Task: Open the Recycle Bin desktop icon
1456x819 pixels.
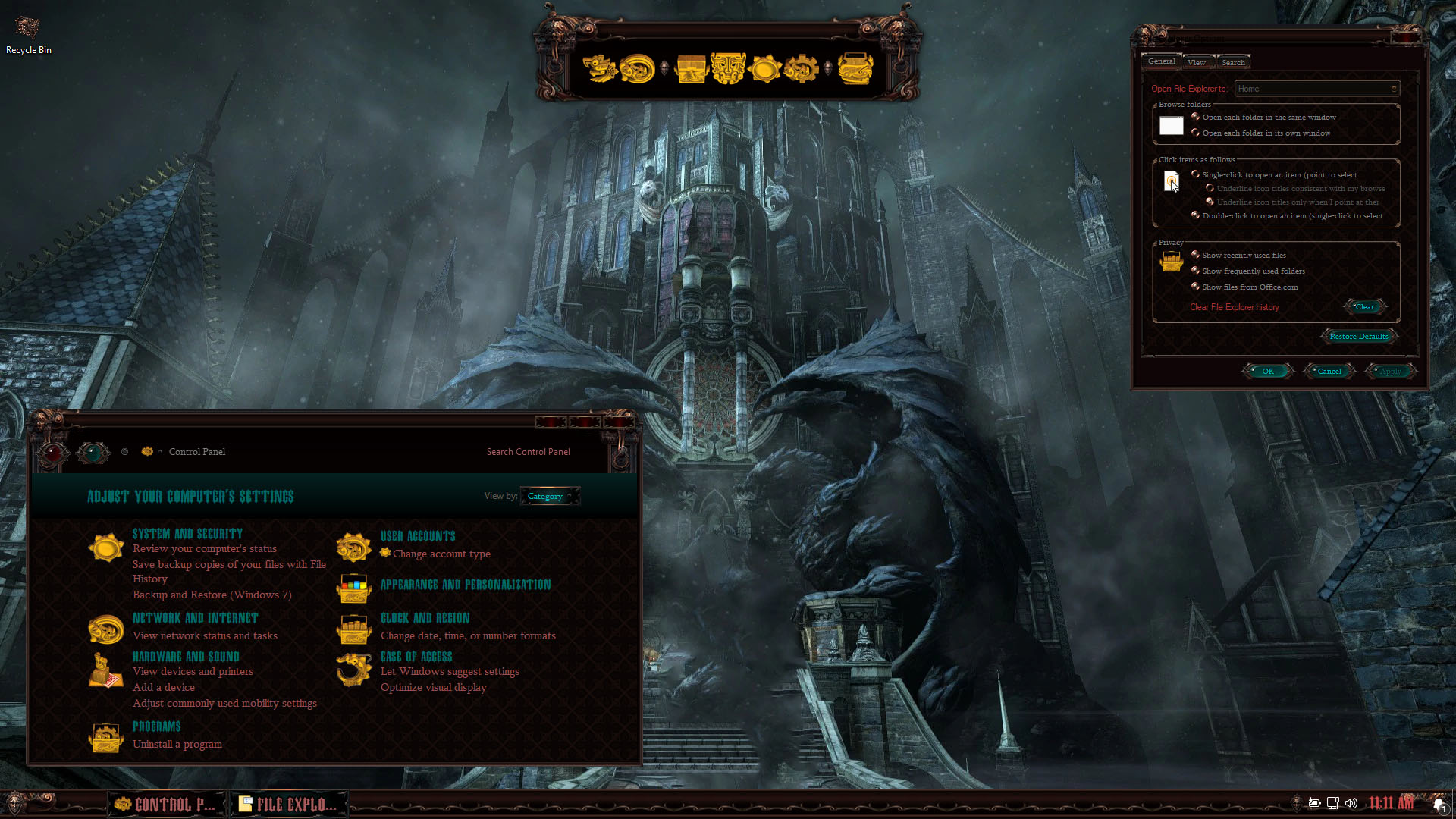Action: coord(28,36)
